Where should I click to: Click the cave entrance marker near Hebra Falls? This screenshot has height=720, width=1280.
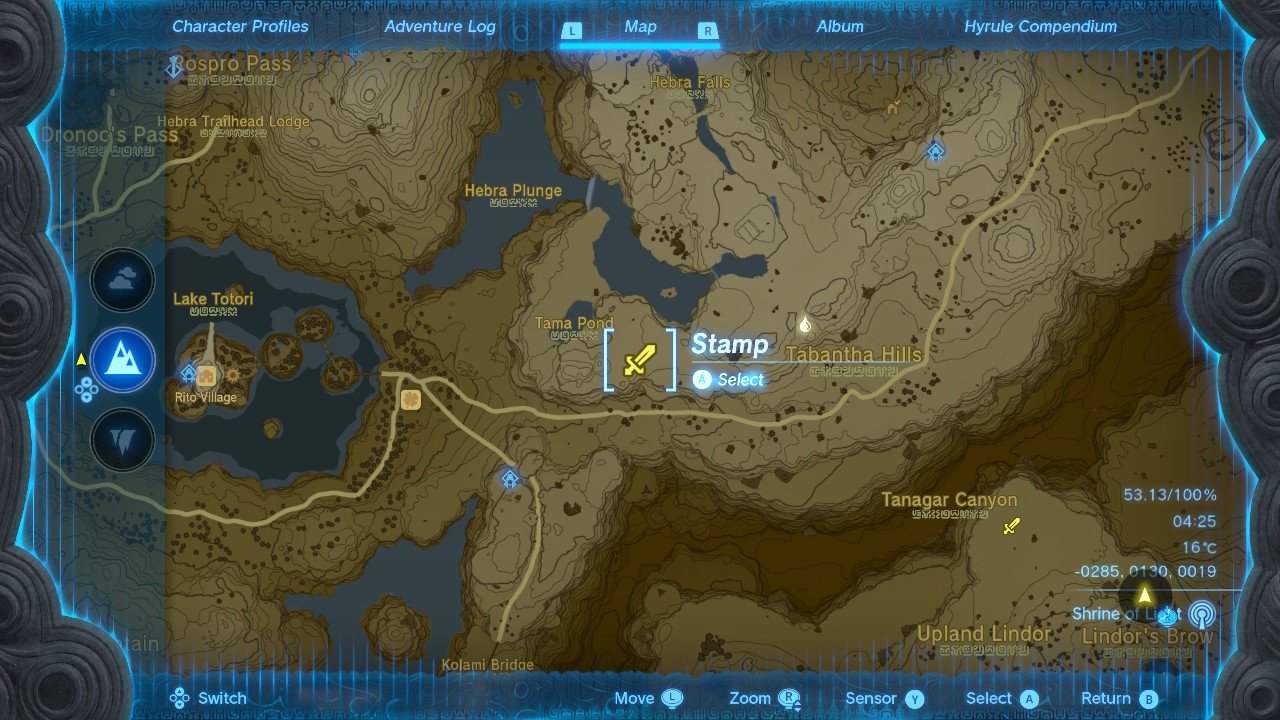click(892, 106)
